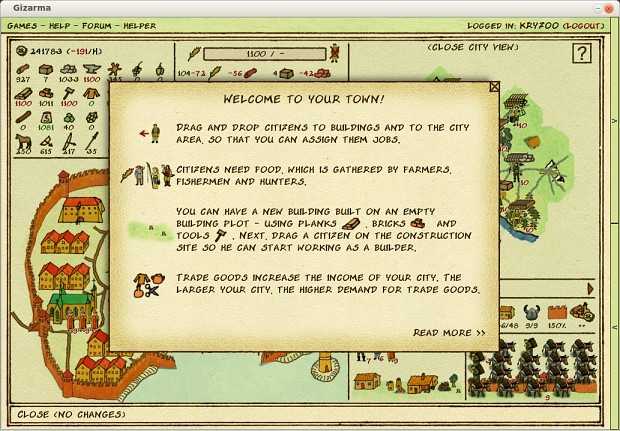This screenshot has width=620, height=431.
Task: Close the Welcome to Your Town dialog
Action: (494, 87)
